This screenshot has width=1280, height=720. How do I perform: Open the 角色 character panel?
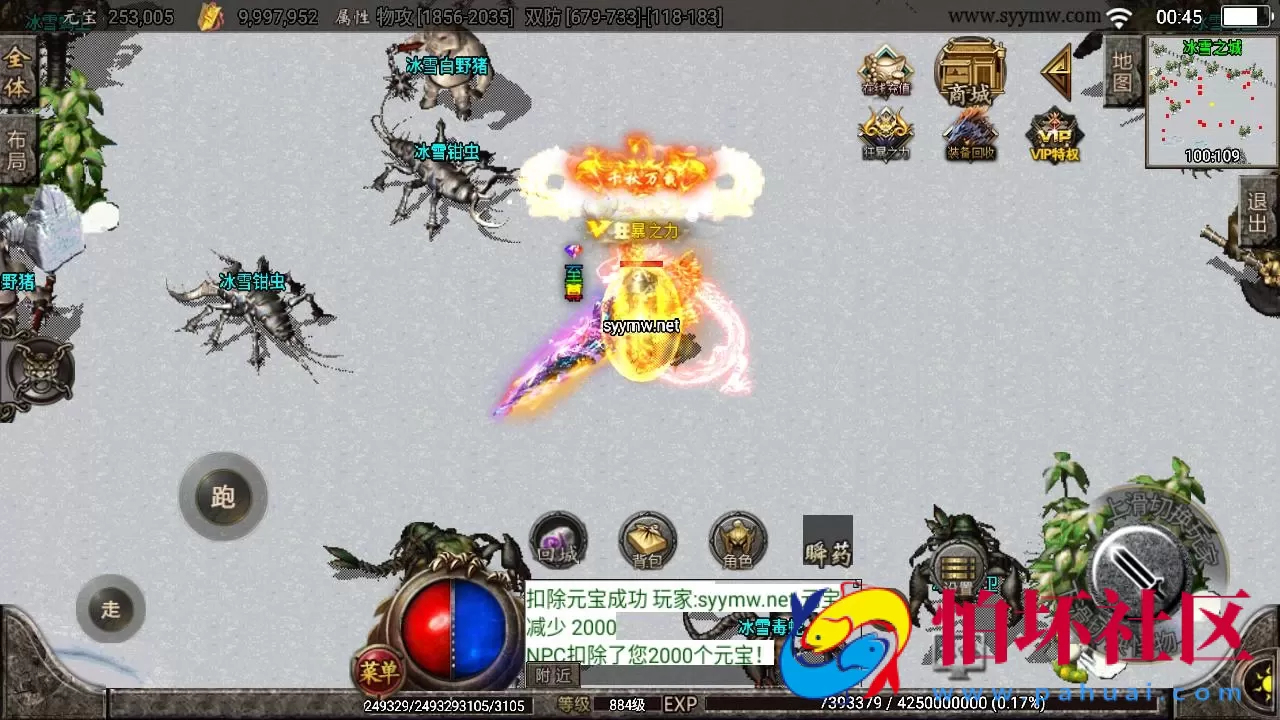[x=737, y=540]
